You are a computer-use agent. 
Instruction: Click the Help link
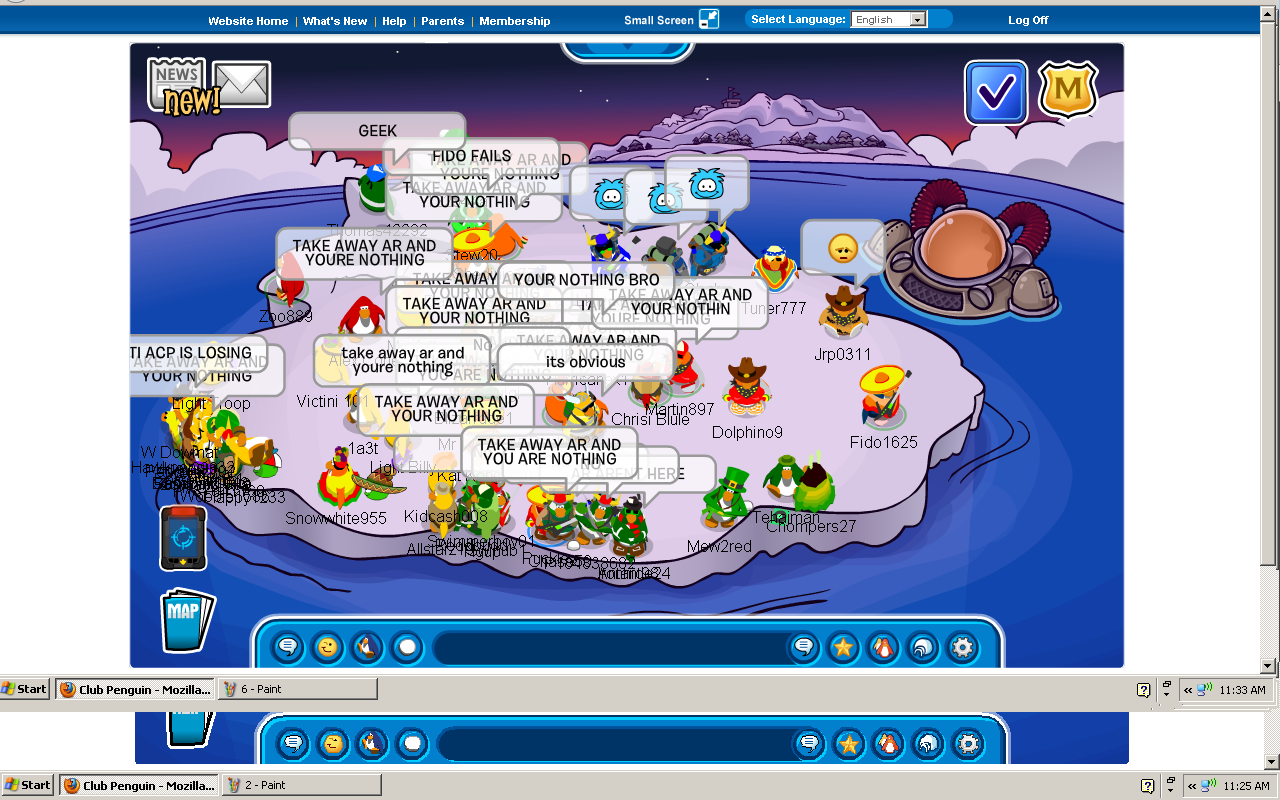[x=394, y=21]
